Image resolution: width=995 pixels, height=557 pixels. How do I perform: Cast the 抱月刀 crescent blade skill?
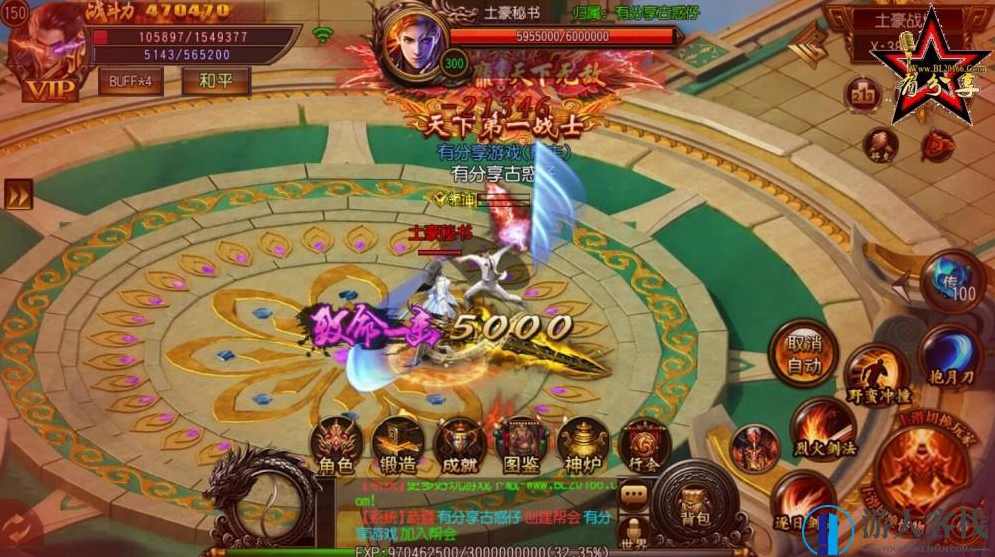(949, 355)
